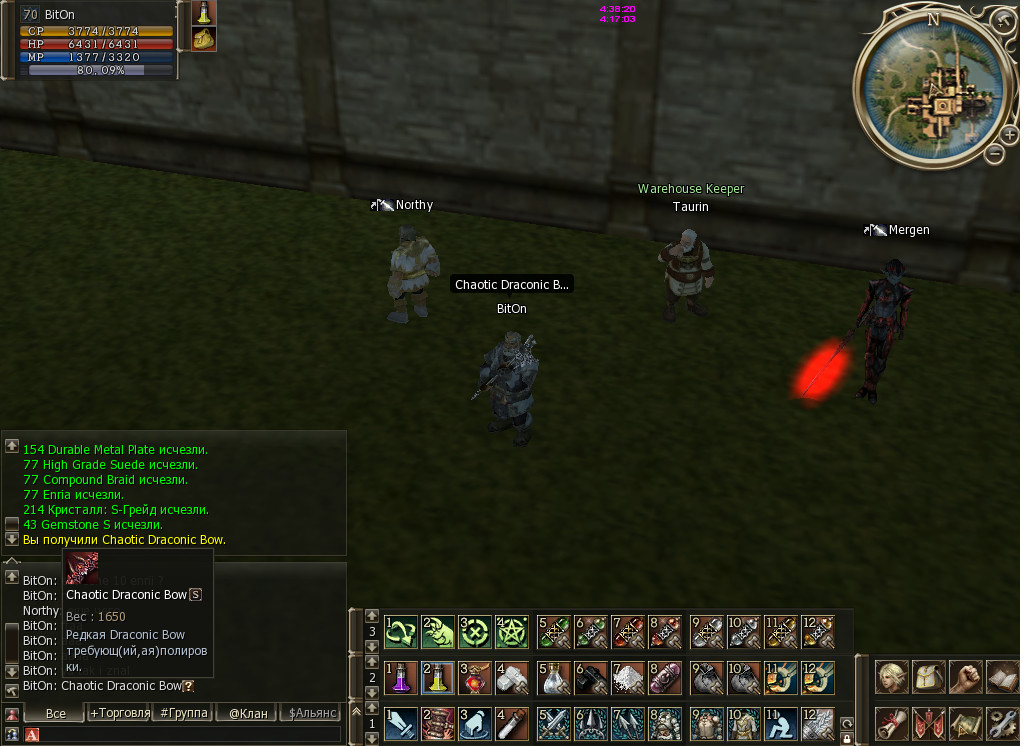Screen dimensions: 1024x746
Task: Click the Chaotic Draconic Bow chat link
Action: (122, 686)
